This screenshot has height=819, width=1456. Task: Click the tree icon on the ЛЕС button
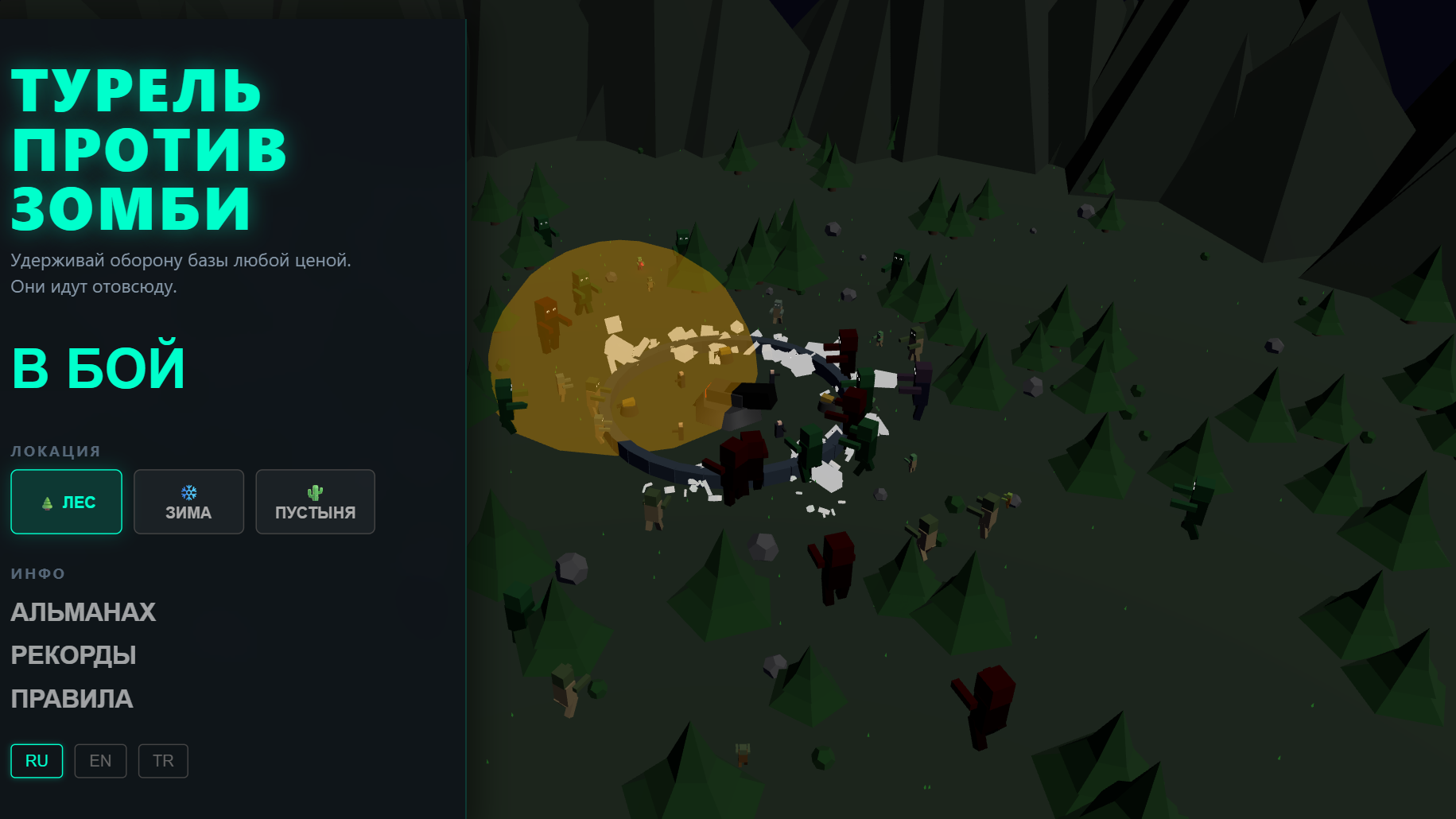[x=48, y=502]
